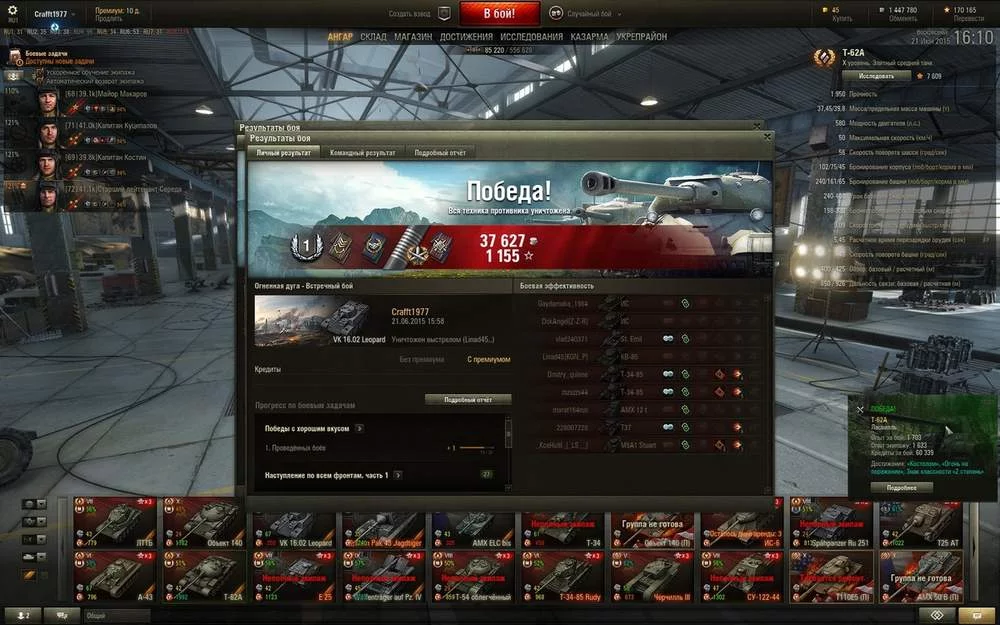
Task: Click the red "В бой!" battle button
Action: [x=499, y=14]
